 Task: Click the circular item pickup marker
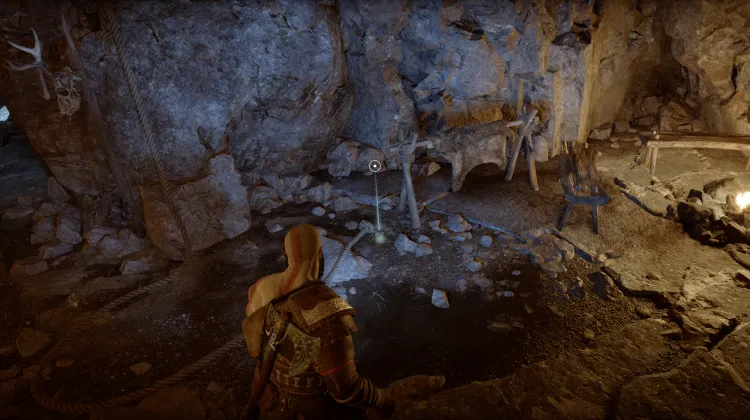point(375,166)
